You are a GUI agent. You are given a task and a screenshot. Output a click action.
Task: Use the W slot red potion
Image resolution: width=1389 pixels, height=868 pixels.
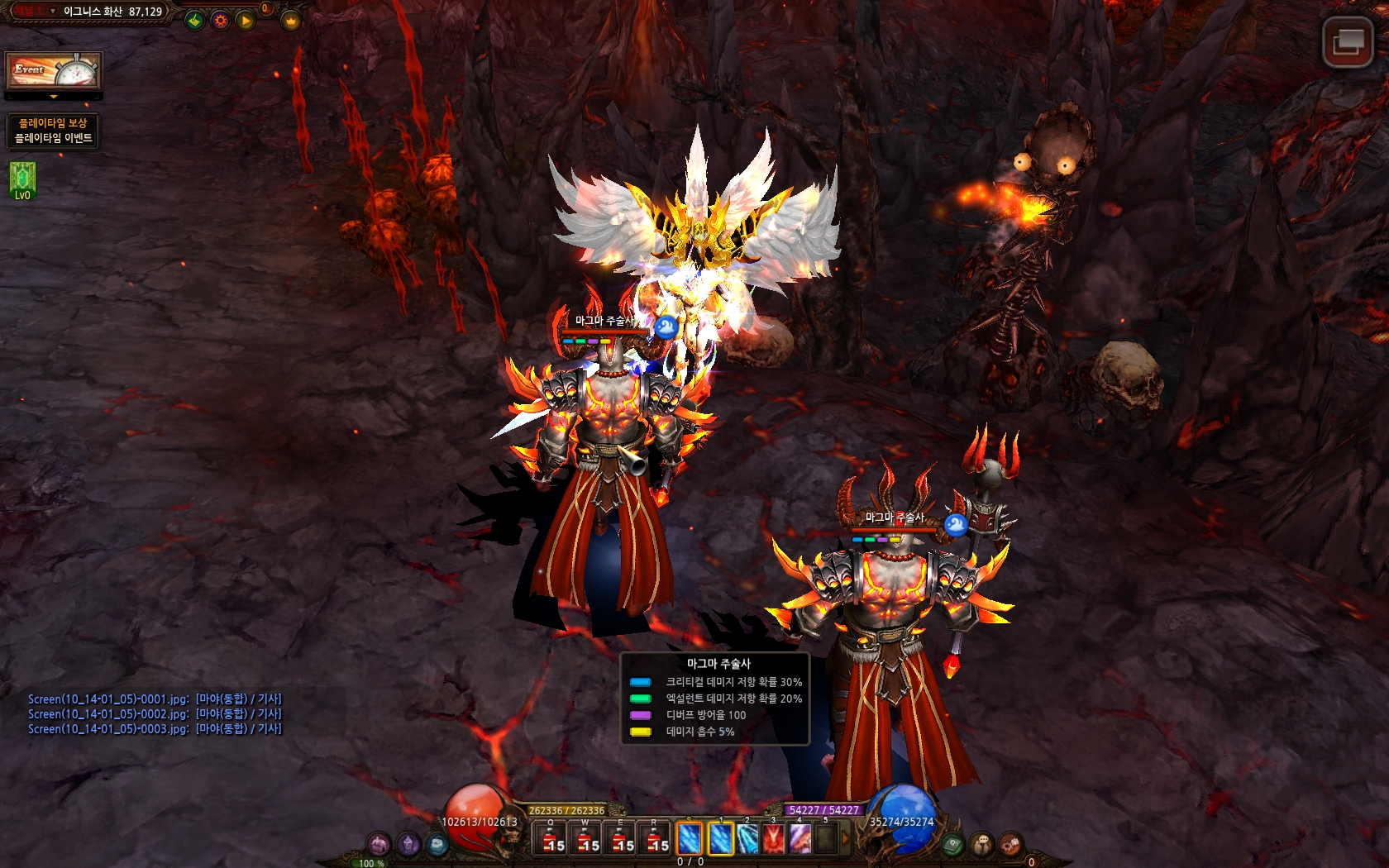[586, 839]
